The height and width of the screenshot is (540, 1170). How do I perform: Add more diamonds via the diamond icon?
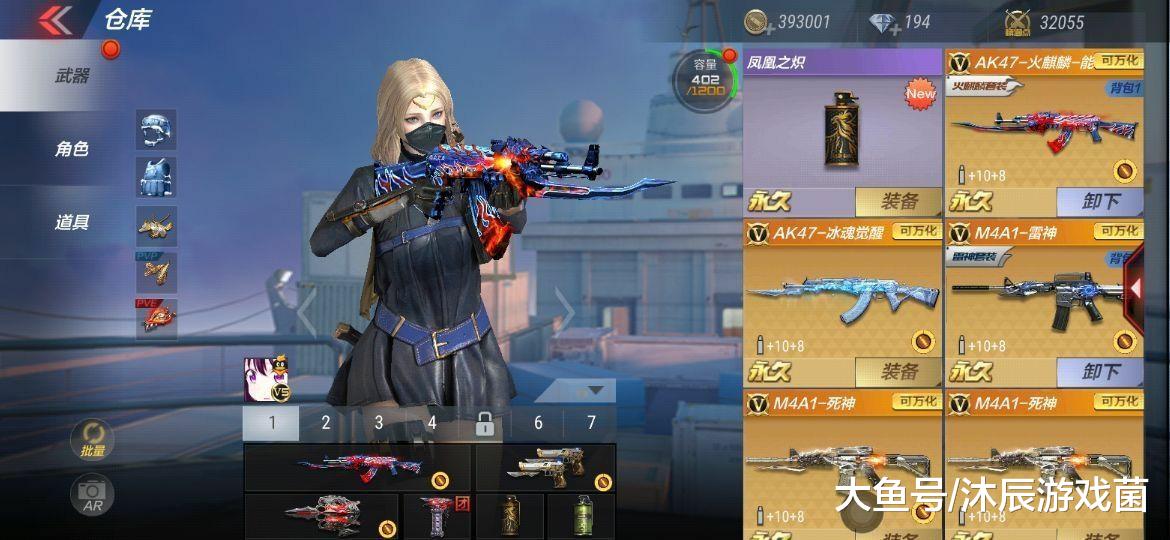(x=884, y=23)
